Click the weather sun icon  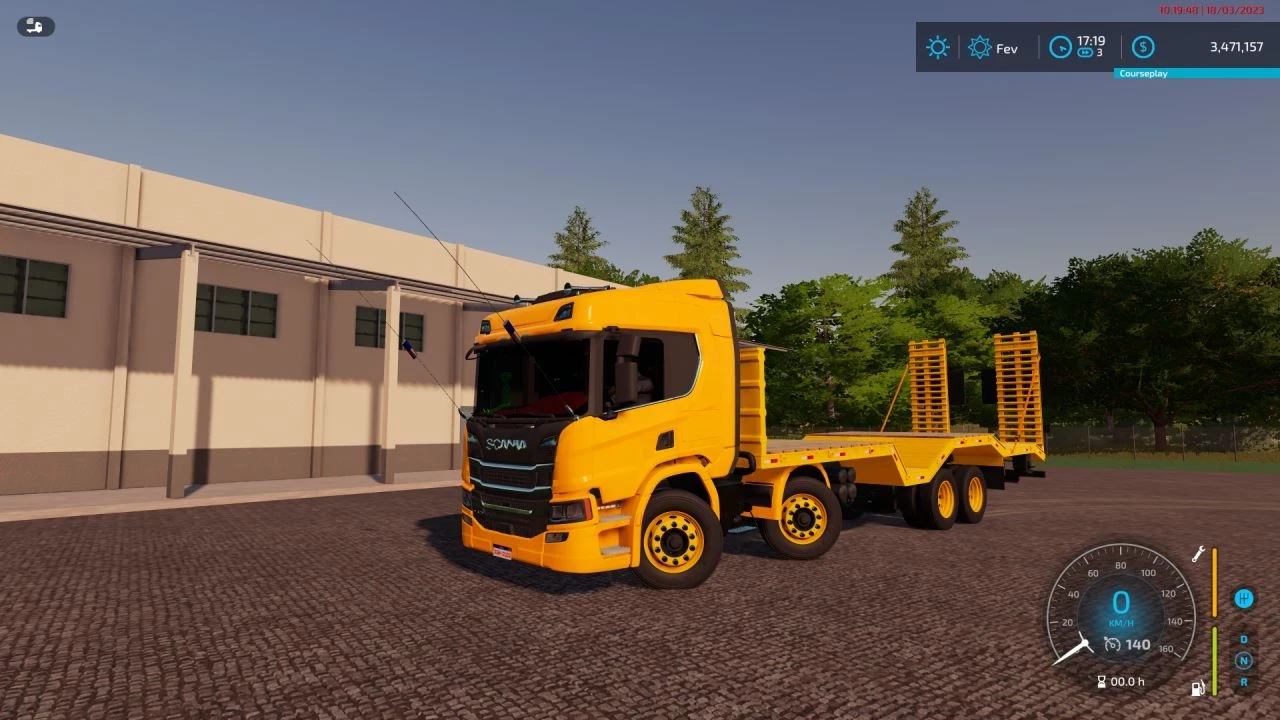tap(937, 47)
